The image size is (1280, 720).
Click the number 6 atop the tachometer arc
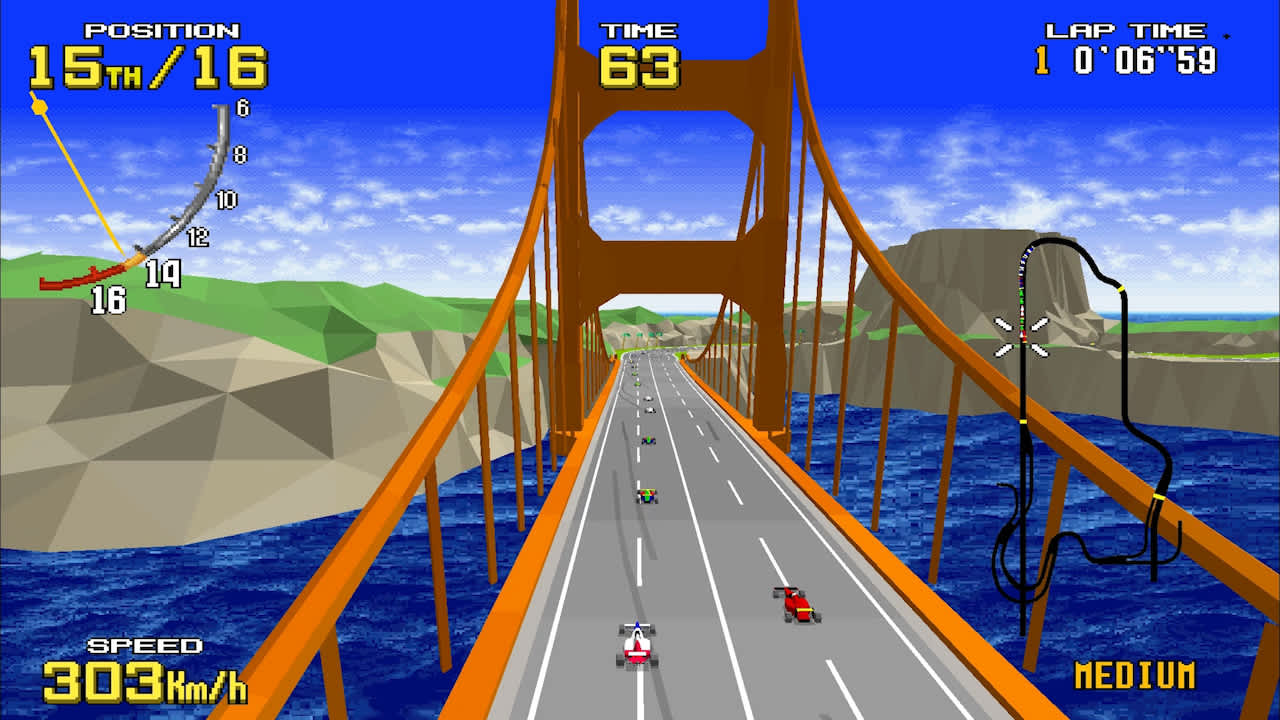[x=243, y=108]
